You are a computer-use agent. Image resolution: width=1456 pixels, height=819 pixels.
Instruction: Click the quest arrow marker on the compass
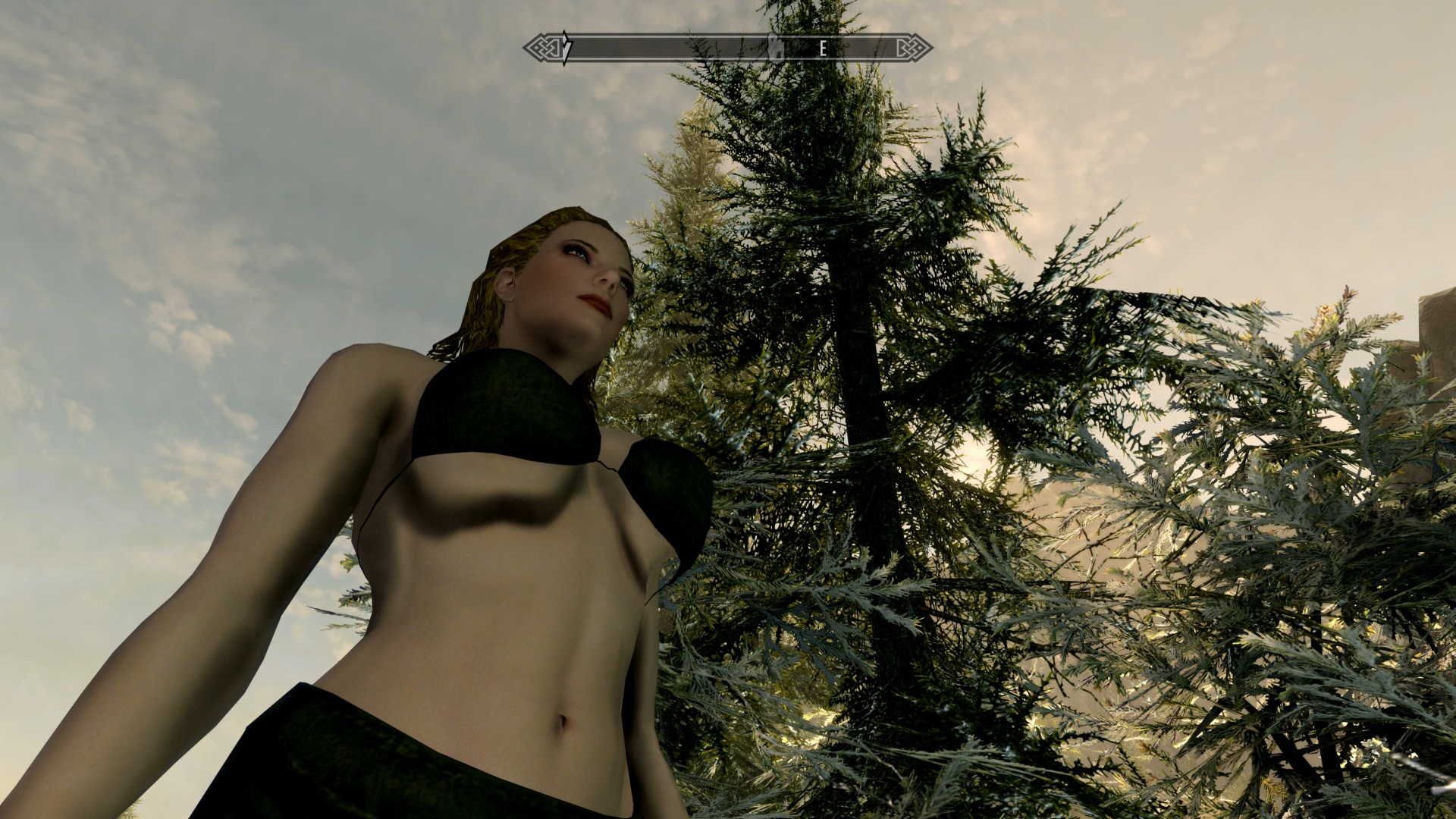coord(566,49)
